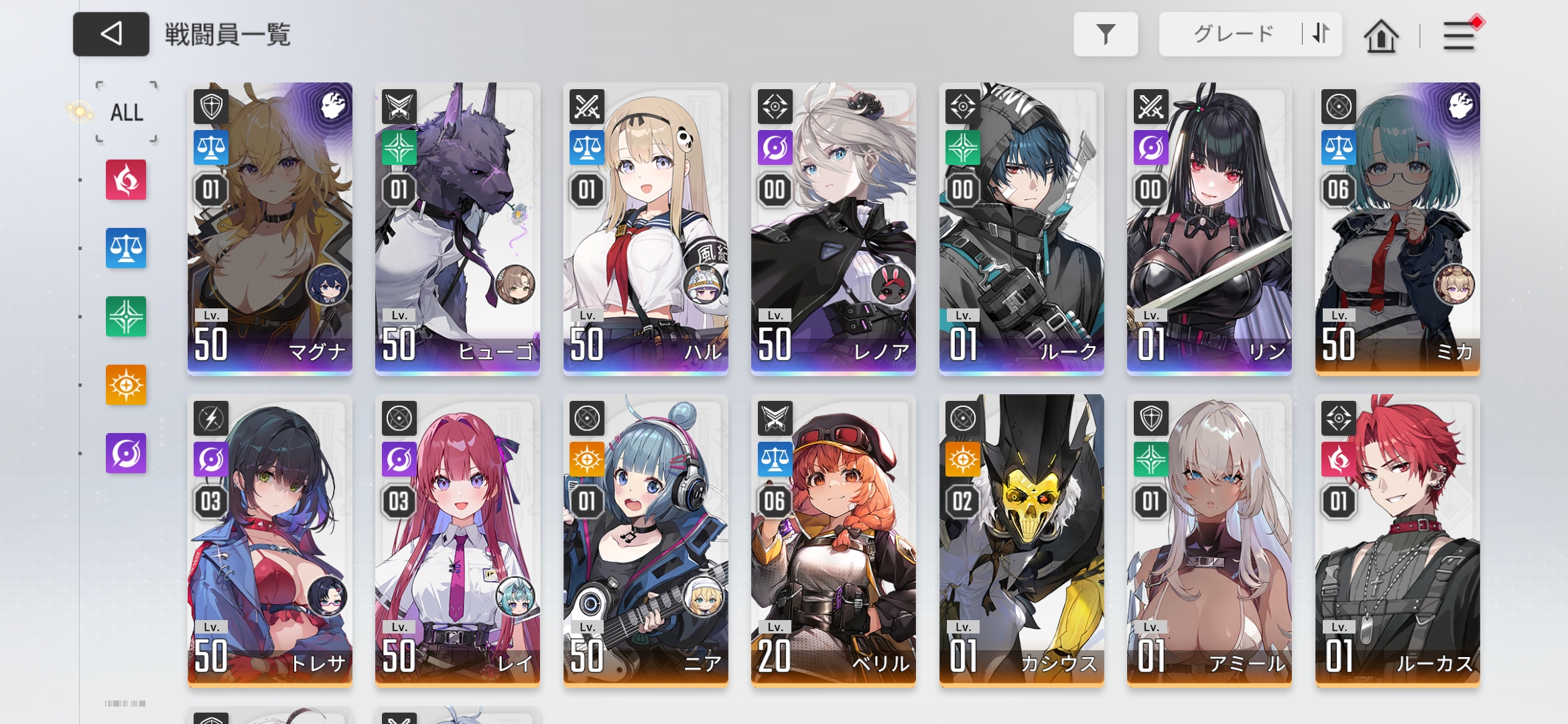Select the レノア character card

(x=834, y=228)
